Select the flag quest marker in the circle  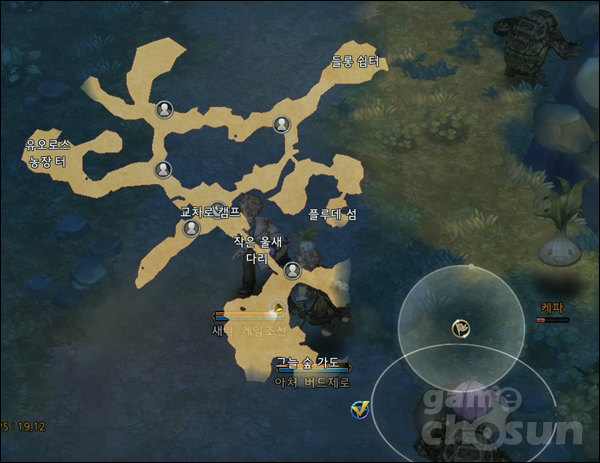tap(461, 325)
